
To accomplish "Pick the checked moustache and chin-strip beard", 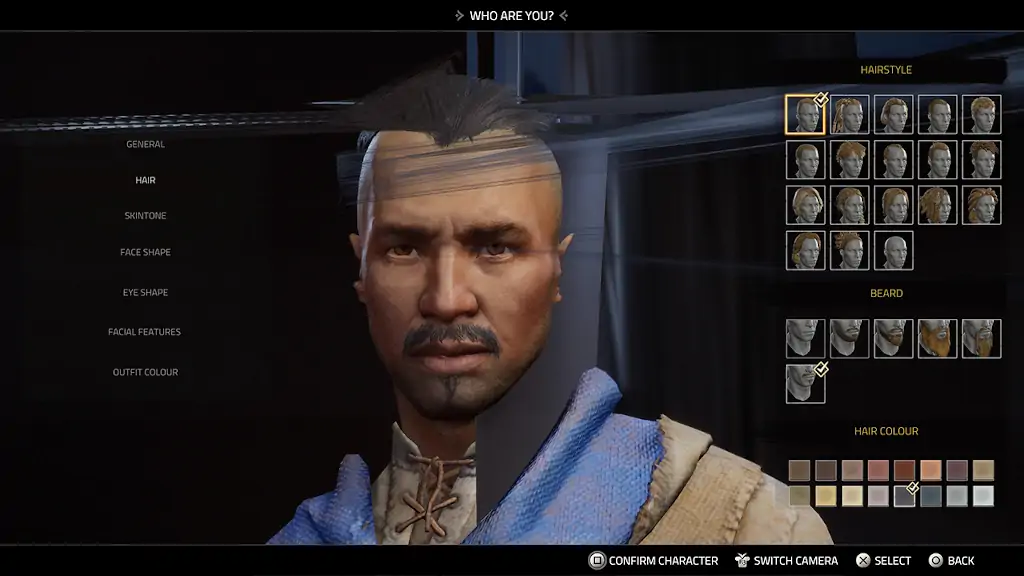I will click(x=805, y=383).
